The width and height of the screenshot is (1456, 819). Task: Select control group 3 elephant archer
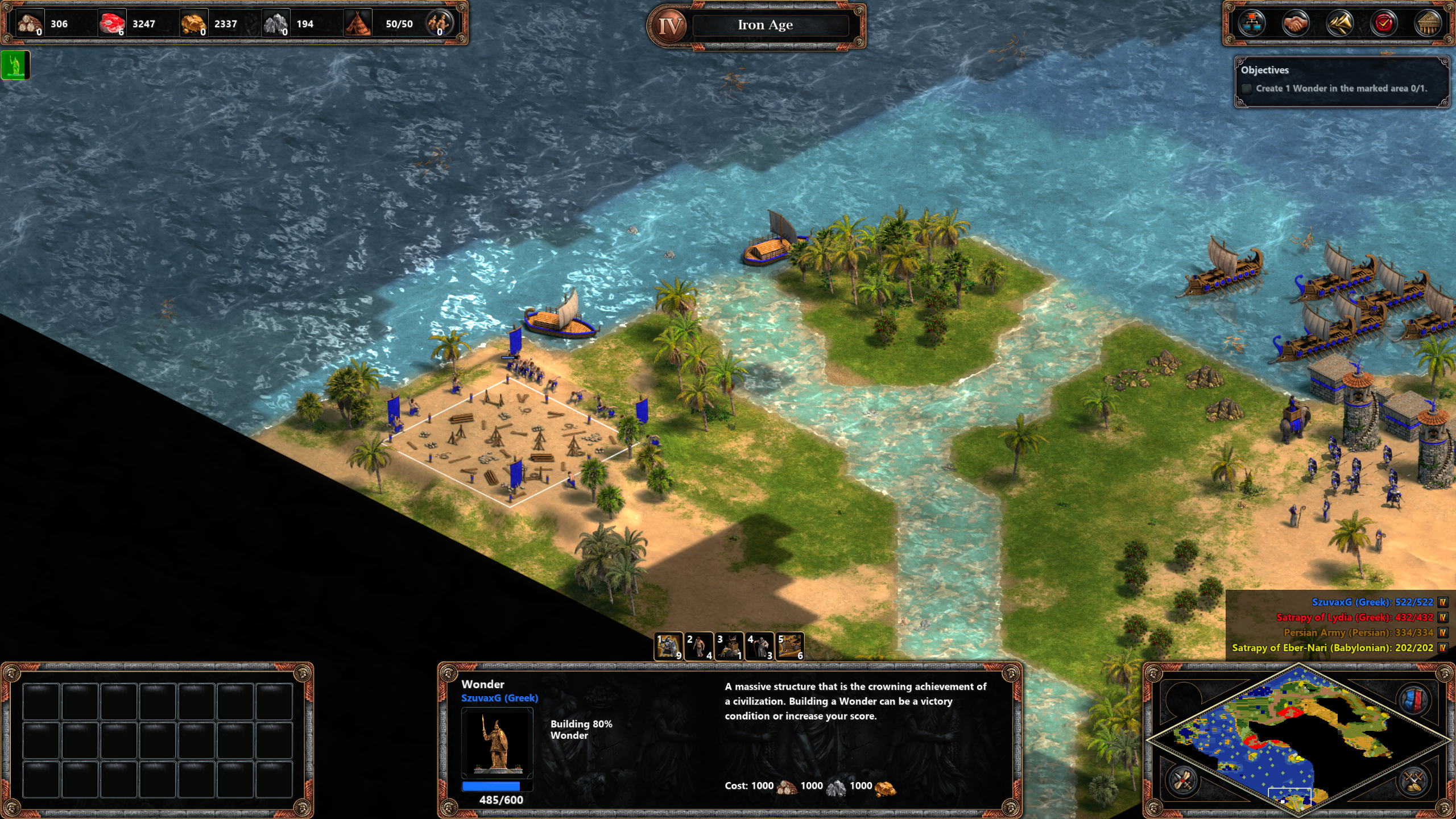click(729, 646)
